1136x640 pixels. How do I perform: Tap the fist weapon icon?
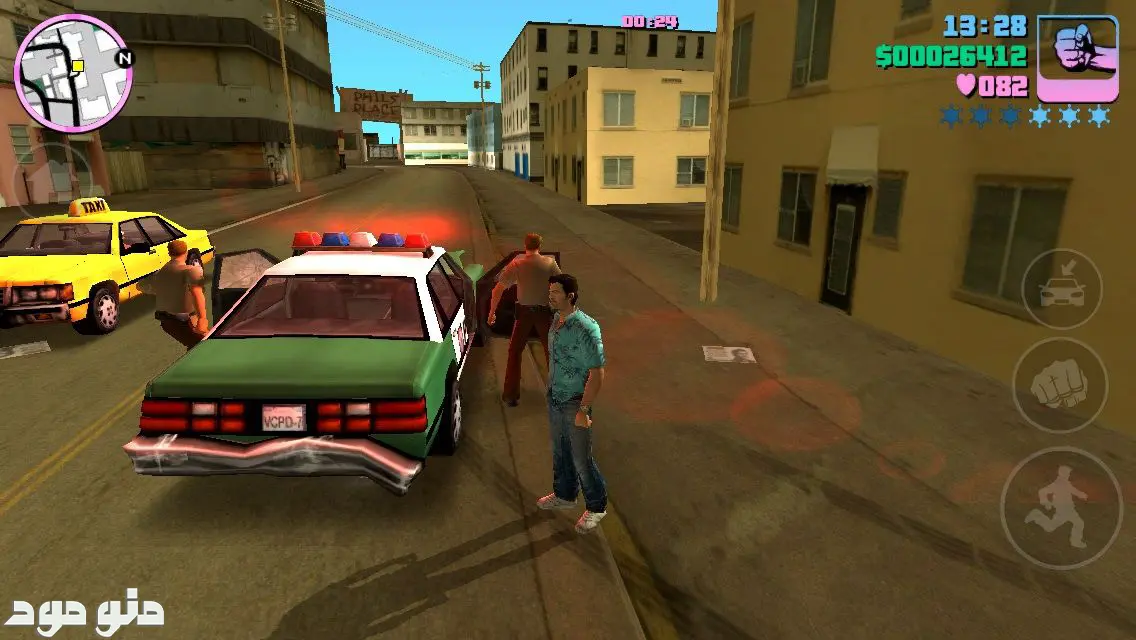[1077, 58]
